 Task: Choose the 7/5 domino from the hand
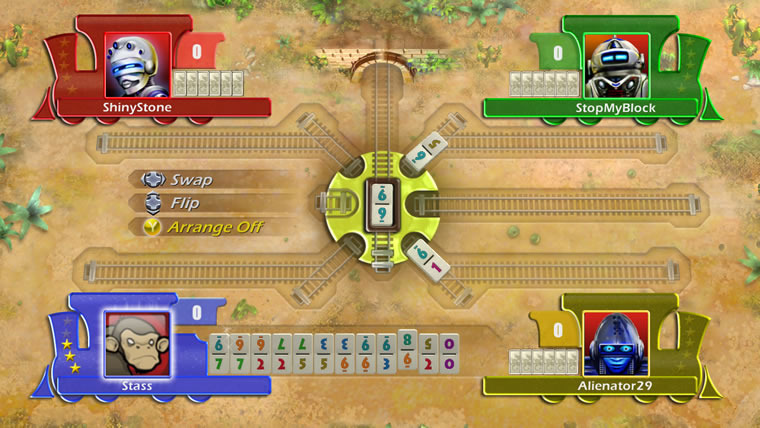pyautogui.click(x=301, y=352)
